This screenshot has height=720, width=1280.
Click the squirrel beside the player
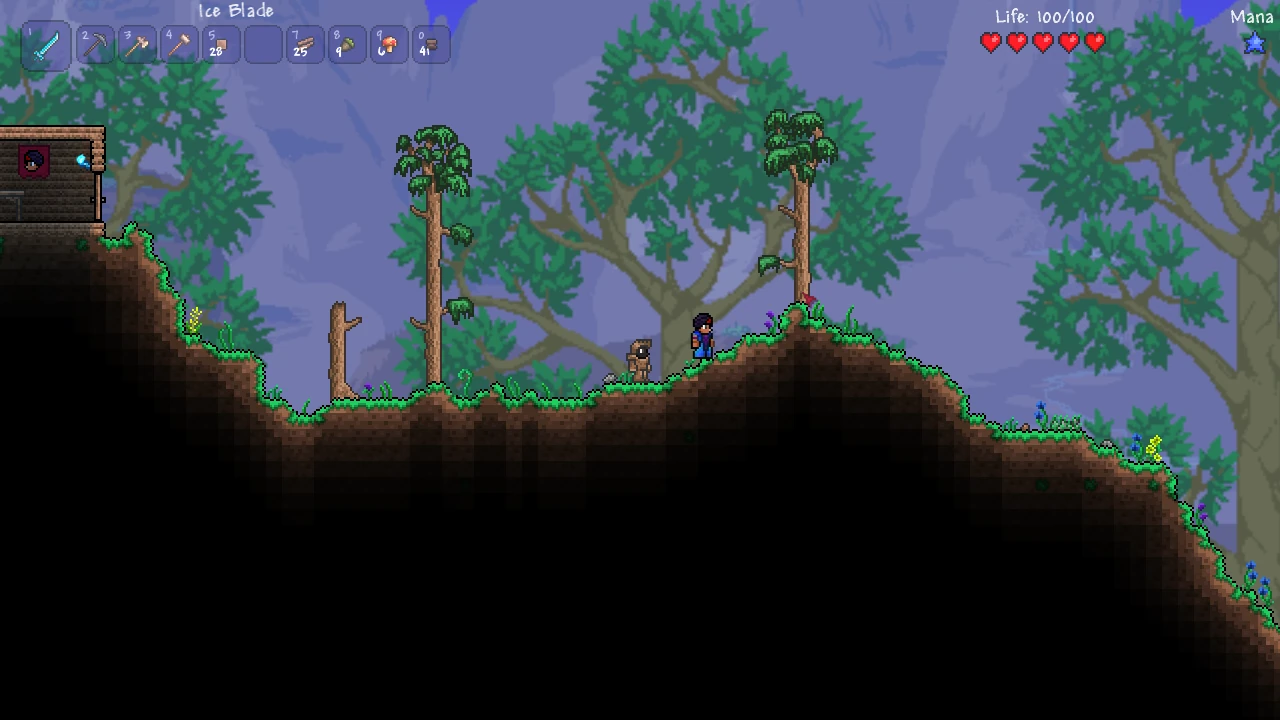point(640,357)
